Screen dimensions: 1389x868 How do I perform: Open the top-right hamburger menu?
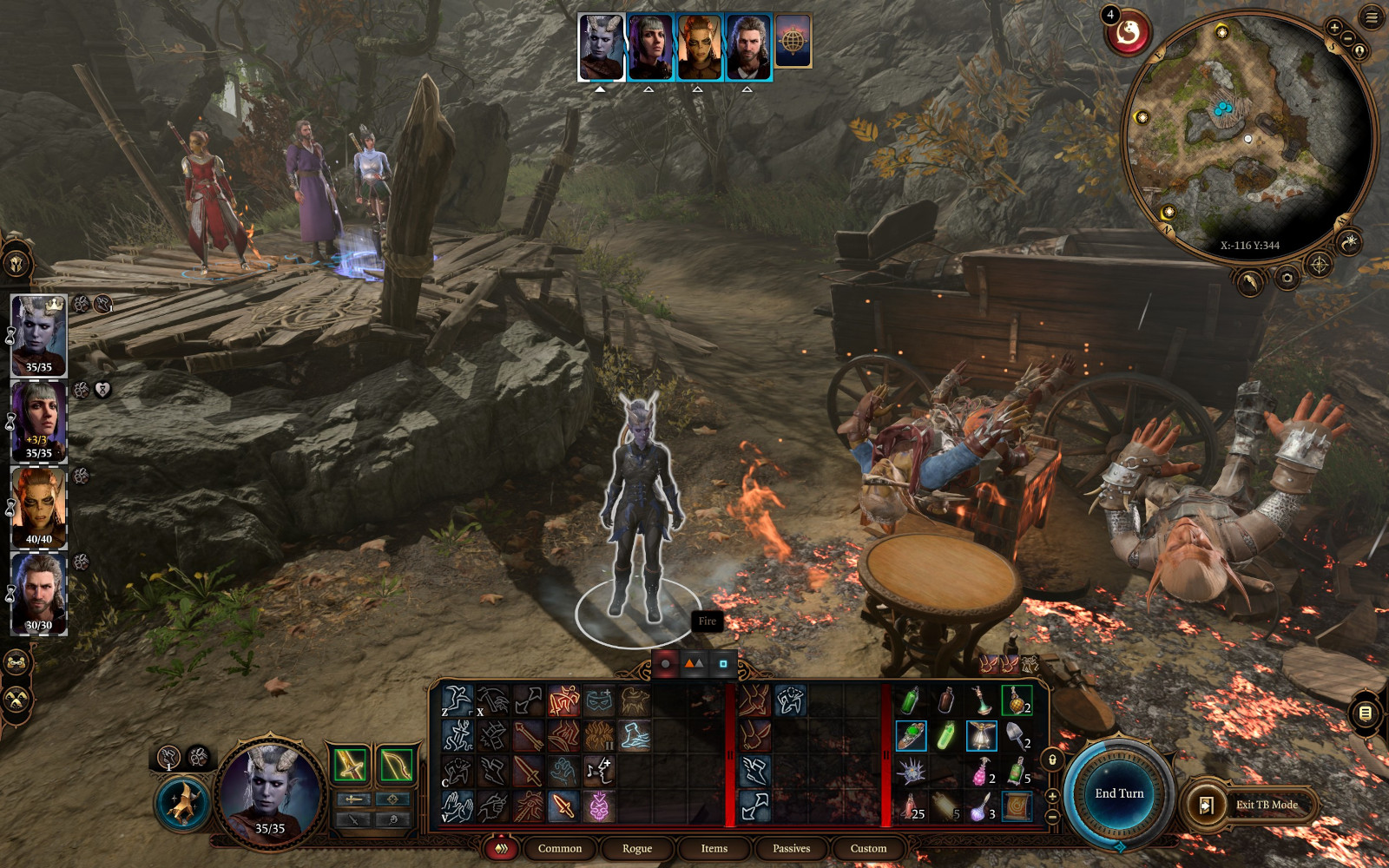(1372, 17)
